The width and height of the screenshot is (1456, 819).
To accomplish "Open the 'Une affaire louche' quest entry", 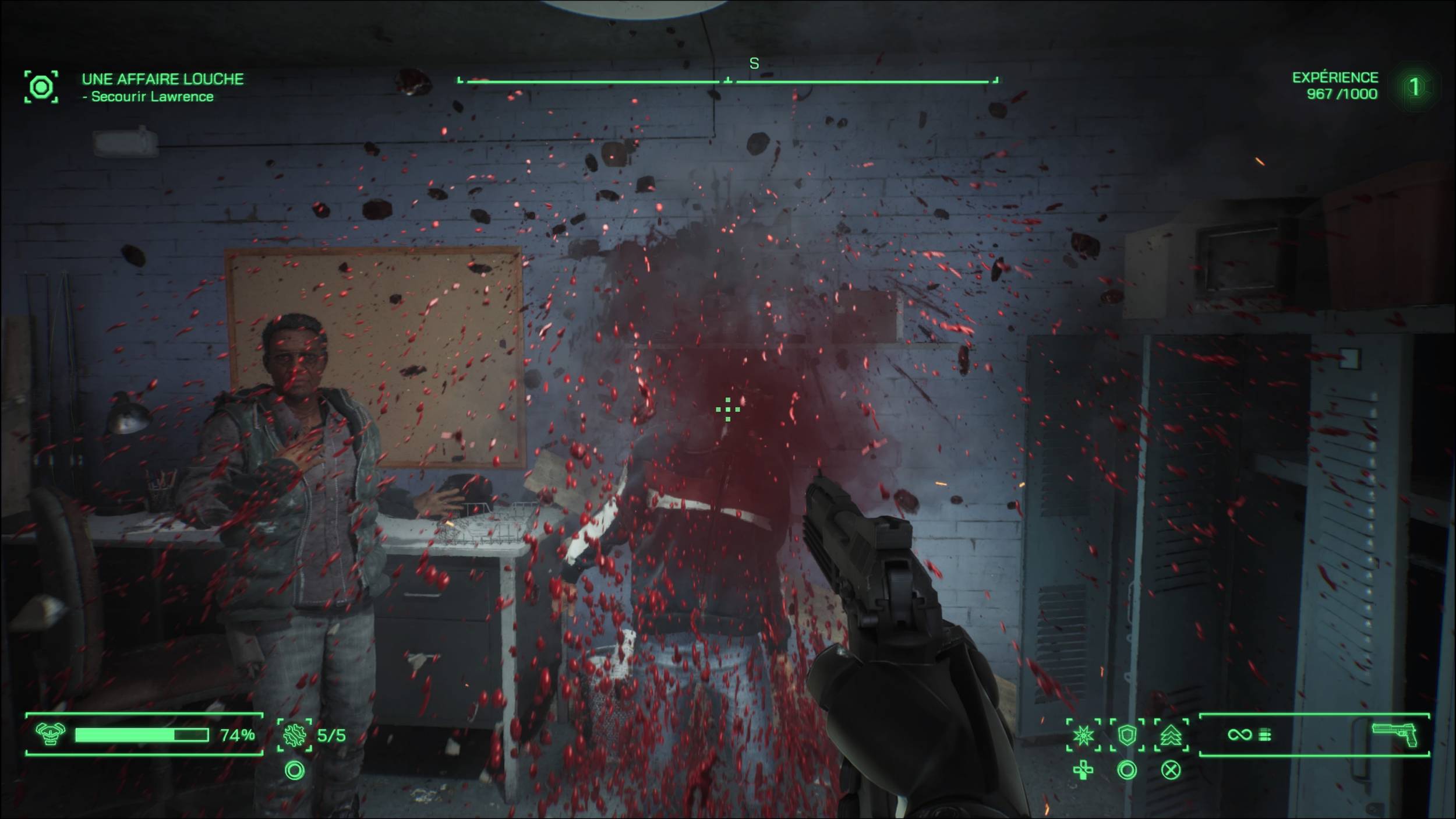I will 162,79.
